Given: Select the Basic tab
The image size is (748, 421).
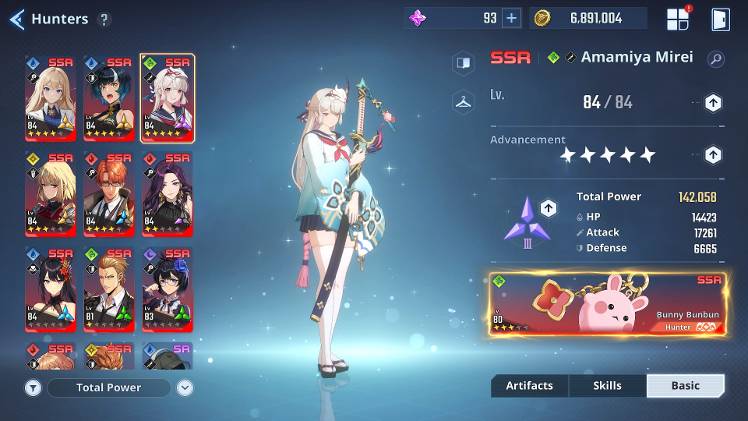Looking at the screenshot, I should (685, 386).
